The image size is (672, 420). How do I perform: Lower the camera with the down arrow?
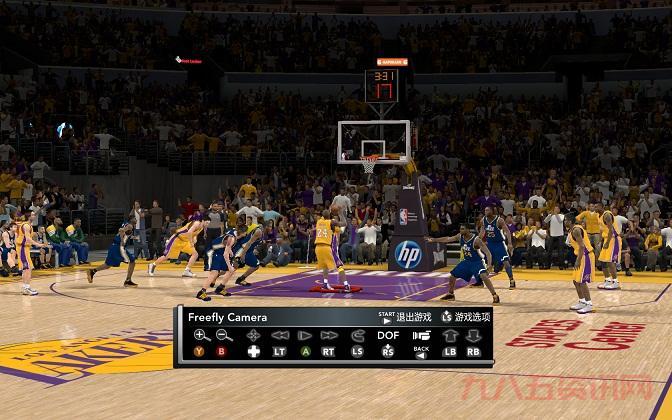473,335
